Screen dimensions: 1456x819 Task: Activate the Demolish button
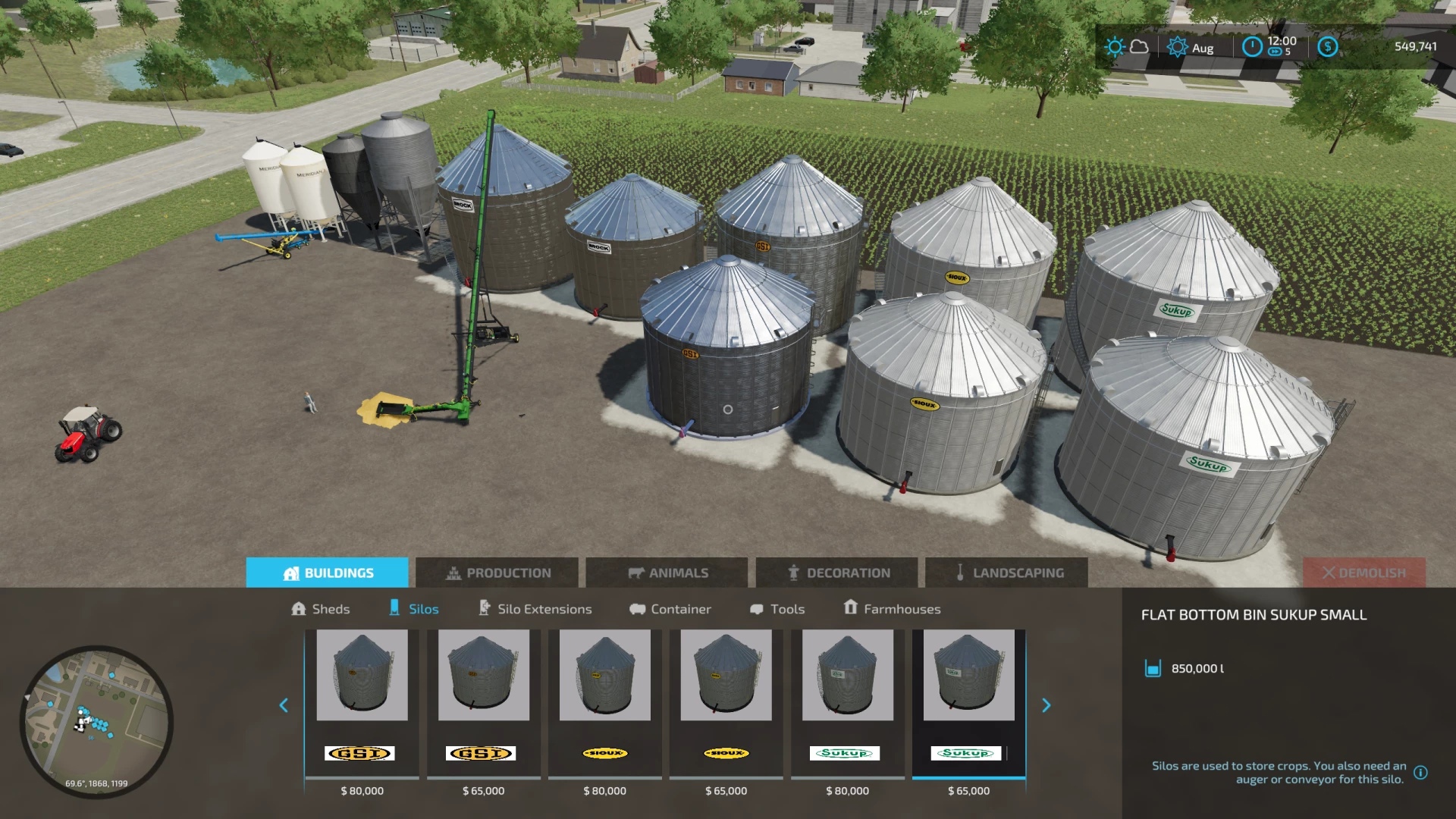[x=1363, y=573]
